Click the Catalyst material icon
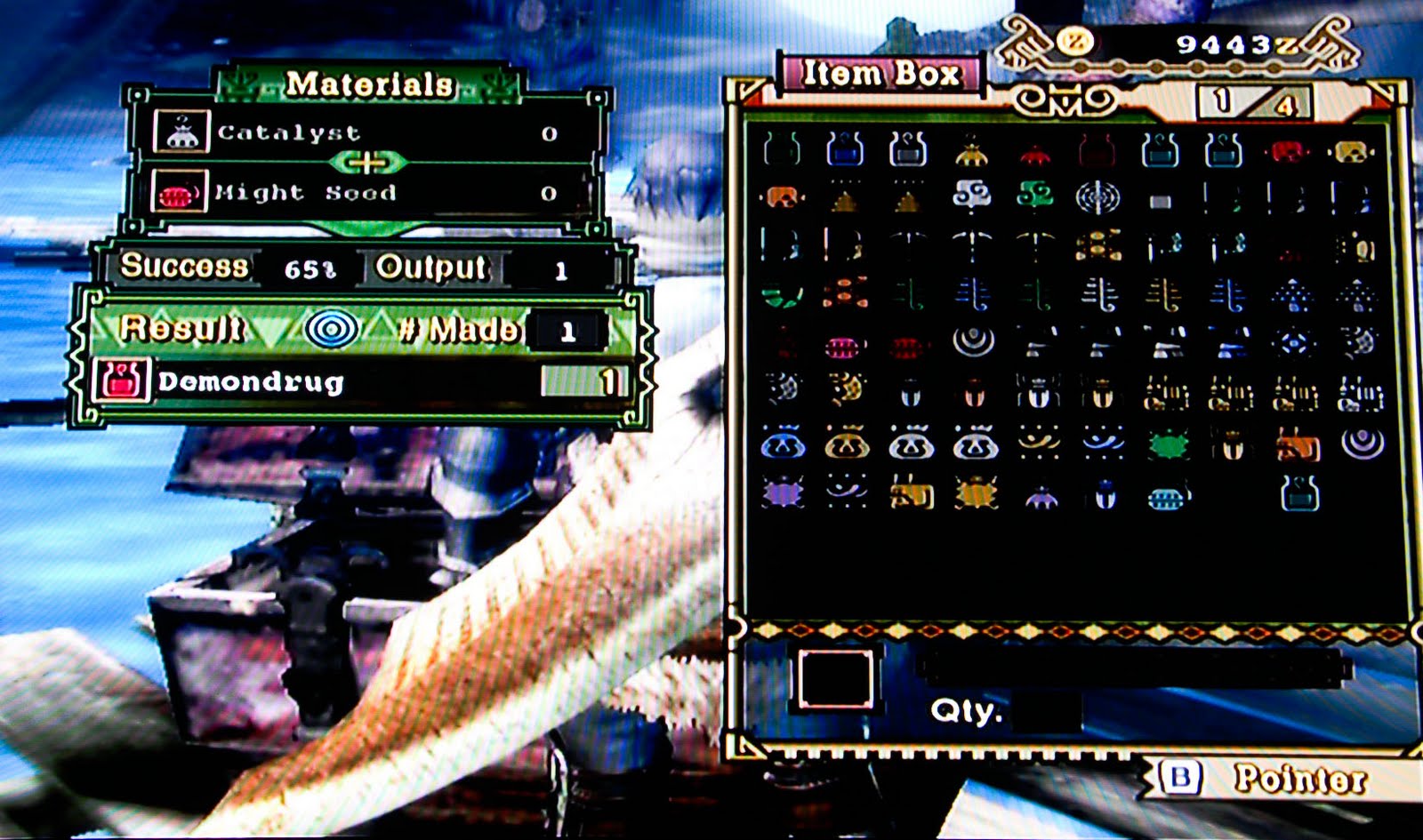This screenshot has height=840, width=1423. [182, 132]
